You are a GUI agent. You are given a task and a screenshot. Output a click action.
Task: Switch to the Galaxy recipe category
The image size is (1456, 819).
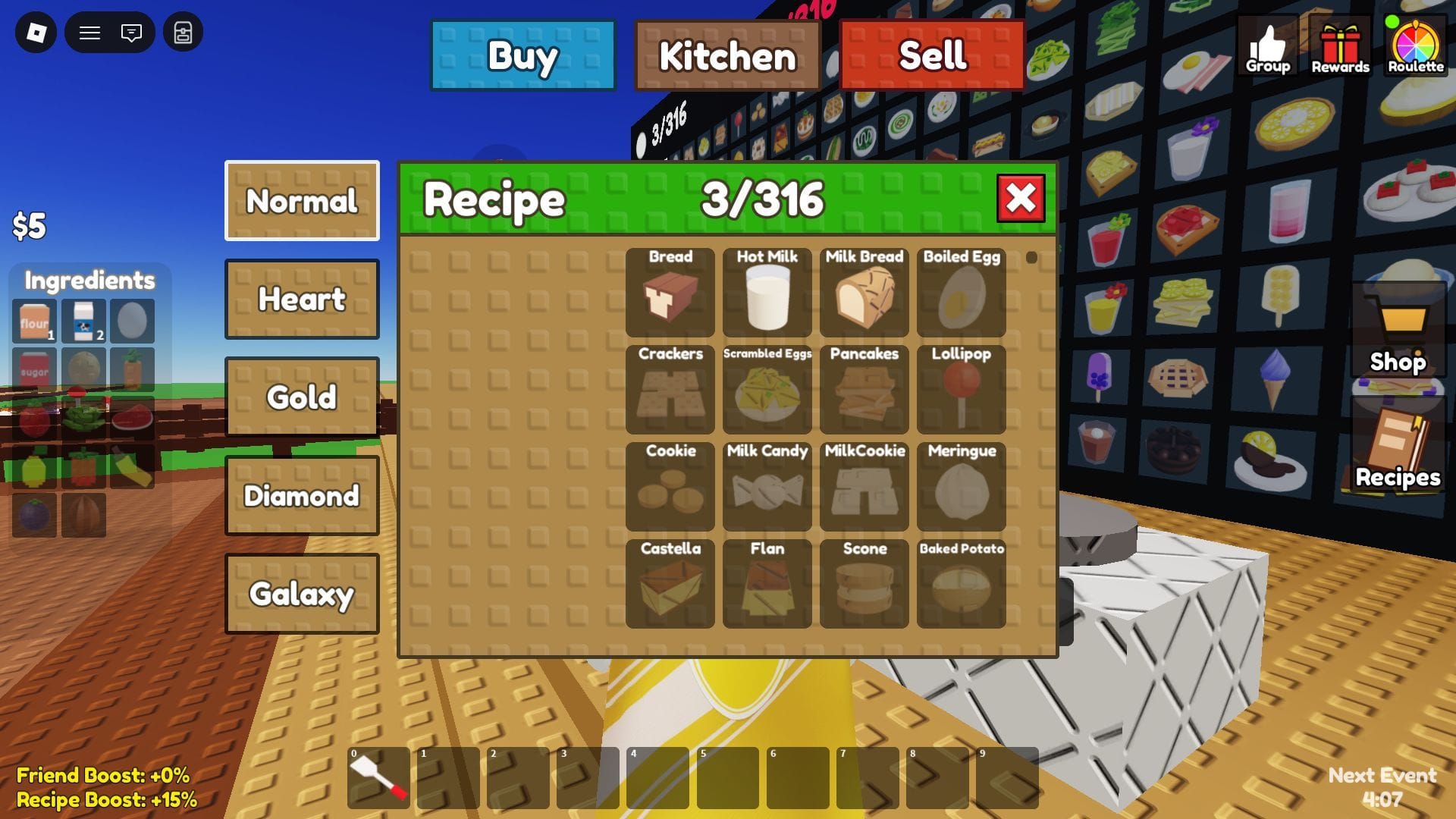pyautogui.click(x=301, y=595)
